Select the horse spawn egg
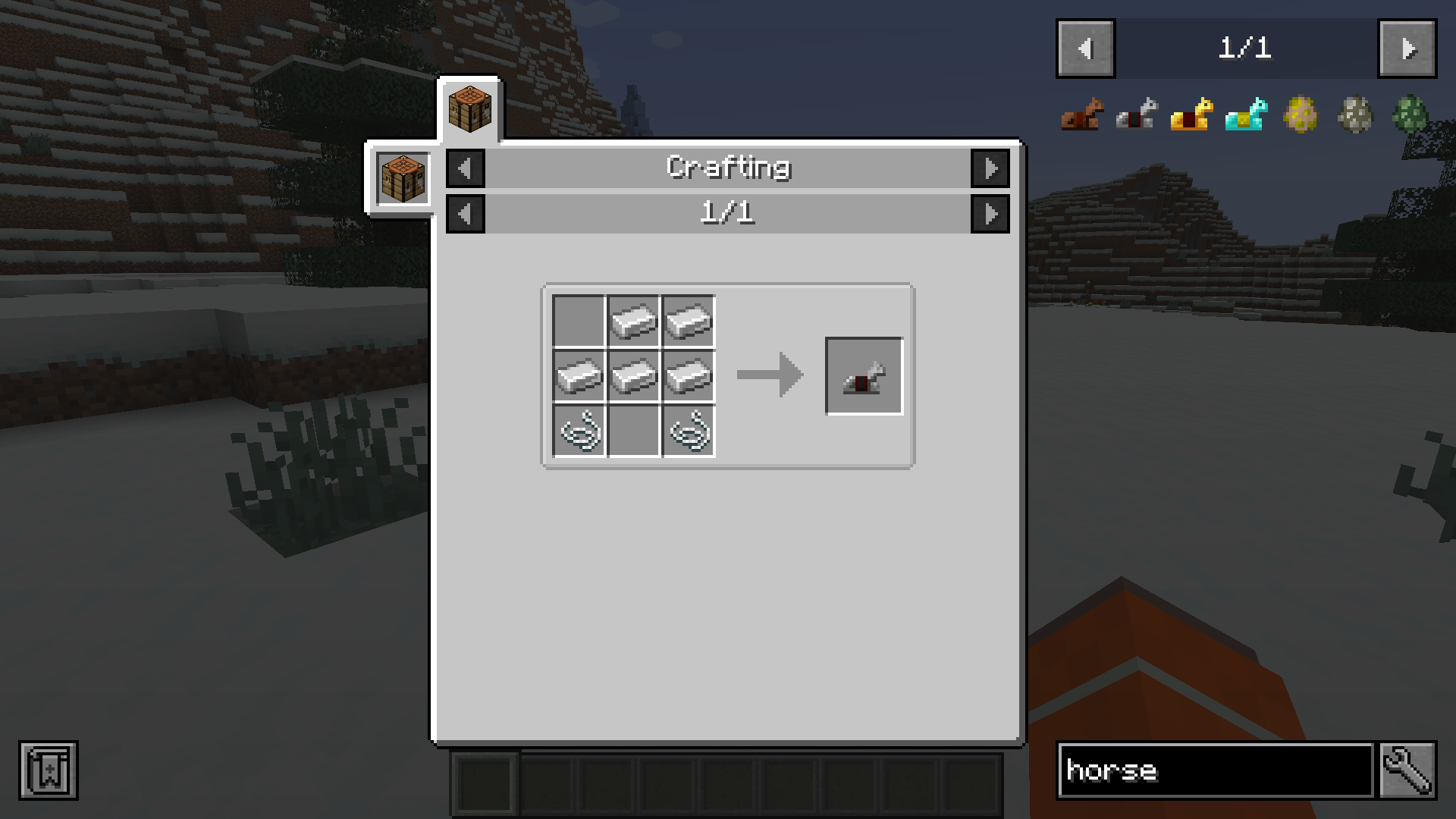Image resolution: width=1456 pixels, height=819 pixels. (x=1301, y=114)
